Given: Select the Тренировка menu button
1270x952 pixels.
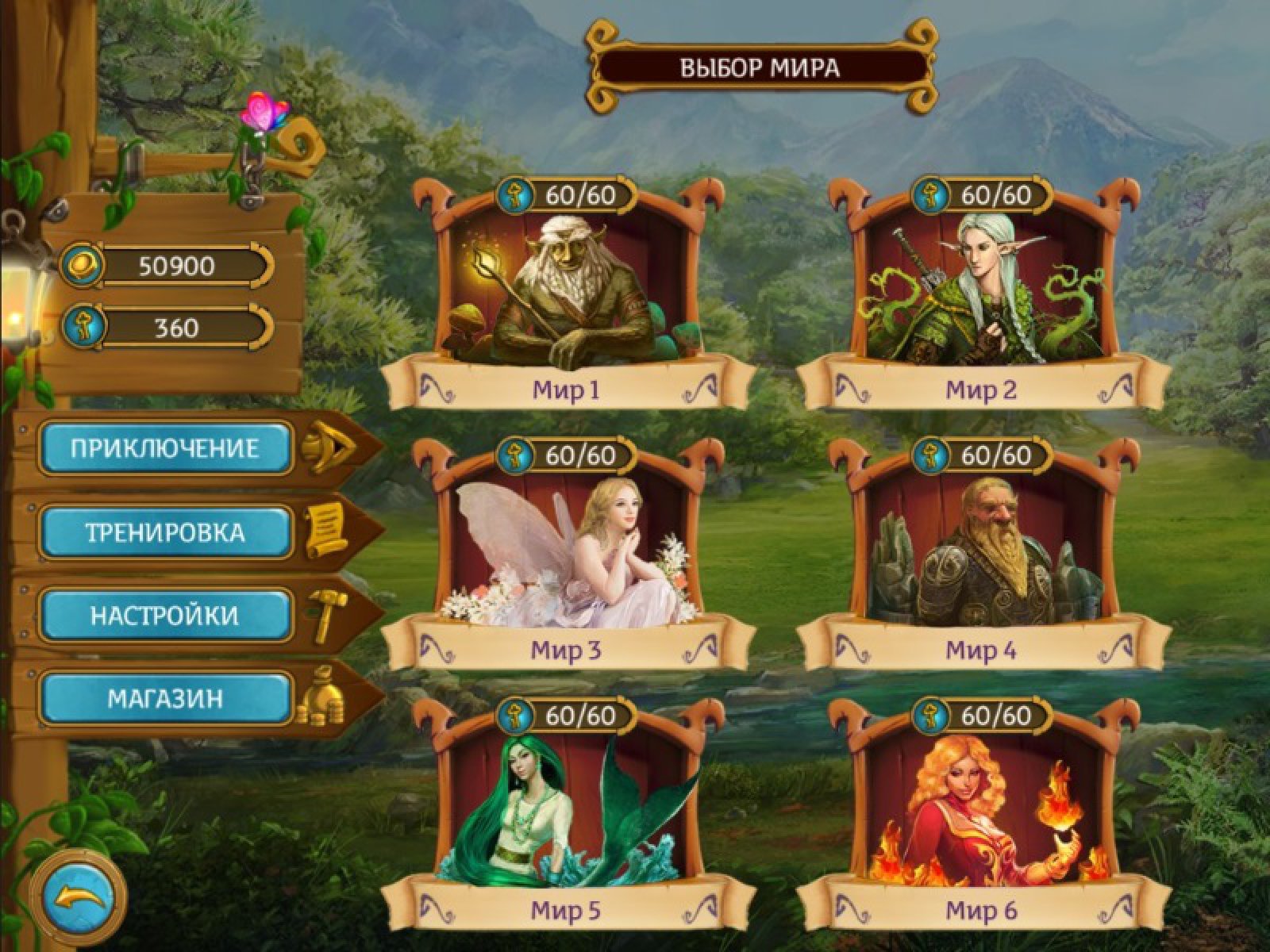Looking at the screenshot, I should [x=165, y=532].
